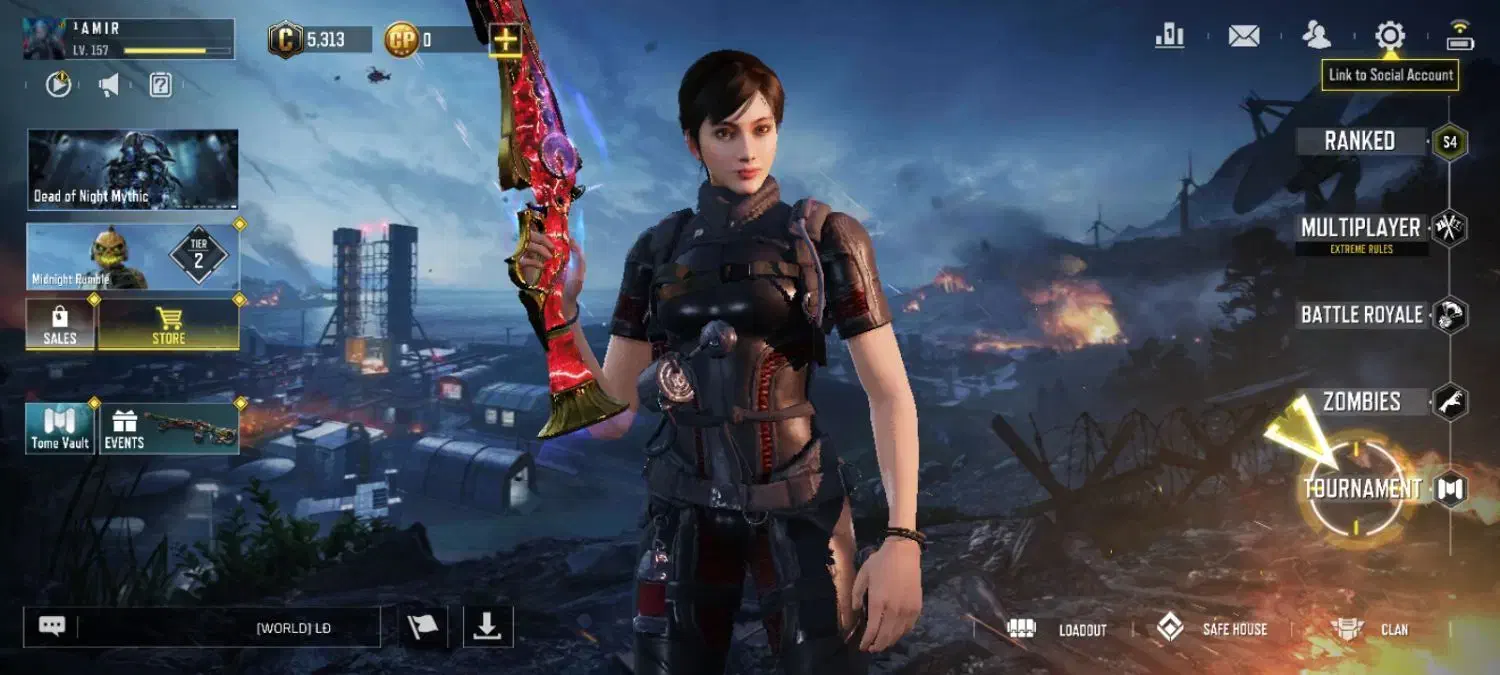
Task: Add CP with the plus button
Action: click(x=507, y=40)
